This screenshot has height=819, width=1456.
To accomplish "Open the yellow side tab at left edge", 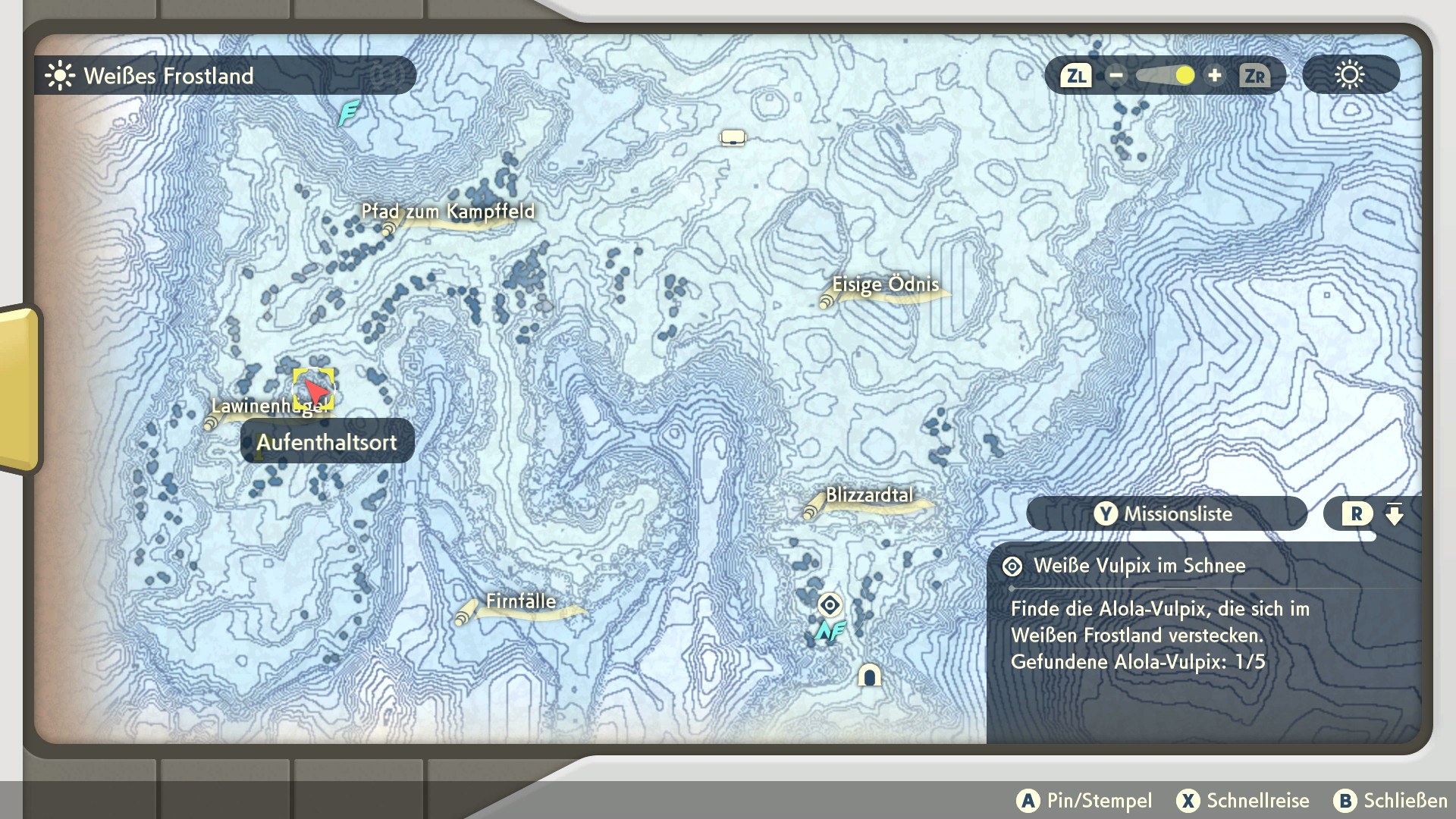I will pos(20,388).
